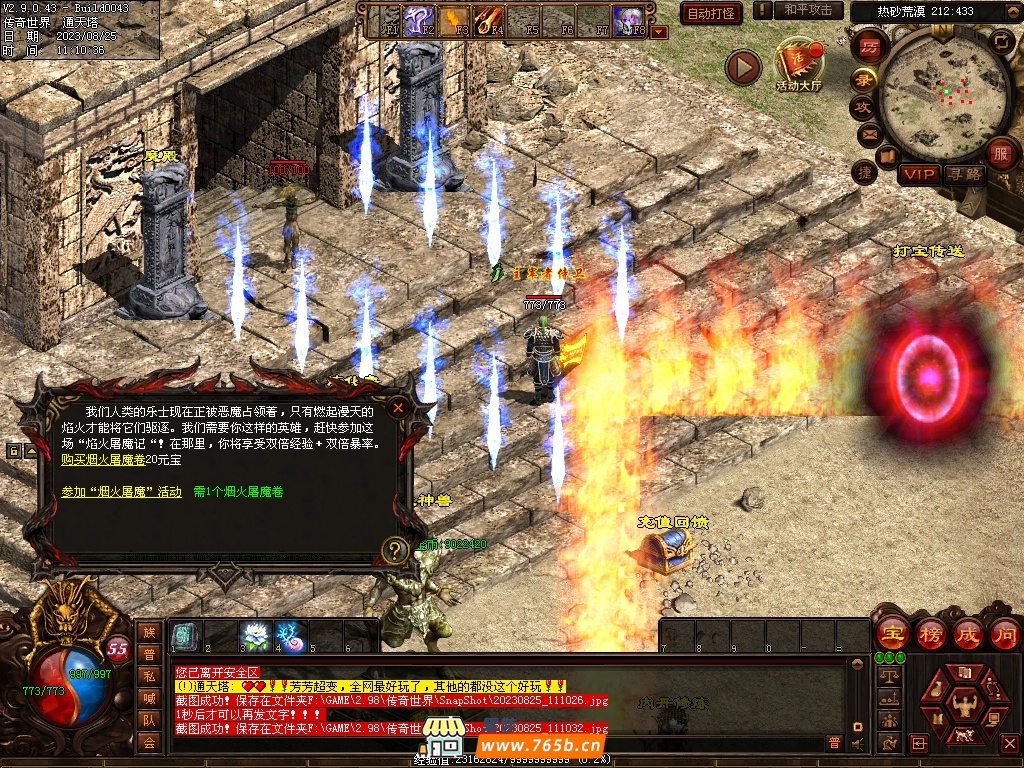This screenshot has width=1024, height=768.
Task: Switch the 和平攻击 attack mode
Action: tap(808, 10)
